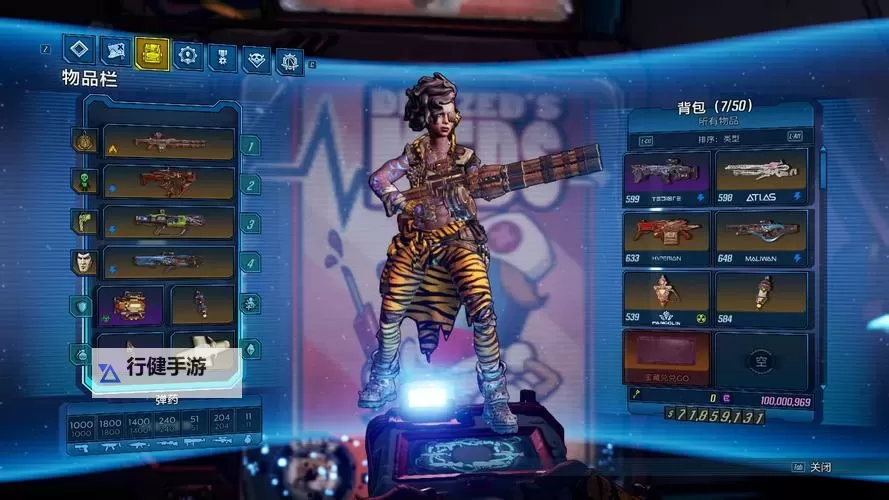
Task: Select the Maliwan weapon rated 648
Action: click(762, 235)
